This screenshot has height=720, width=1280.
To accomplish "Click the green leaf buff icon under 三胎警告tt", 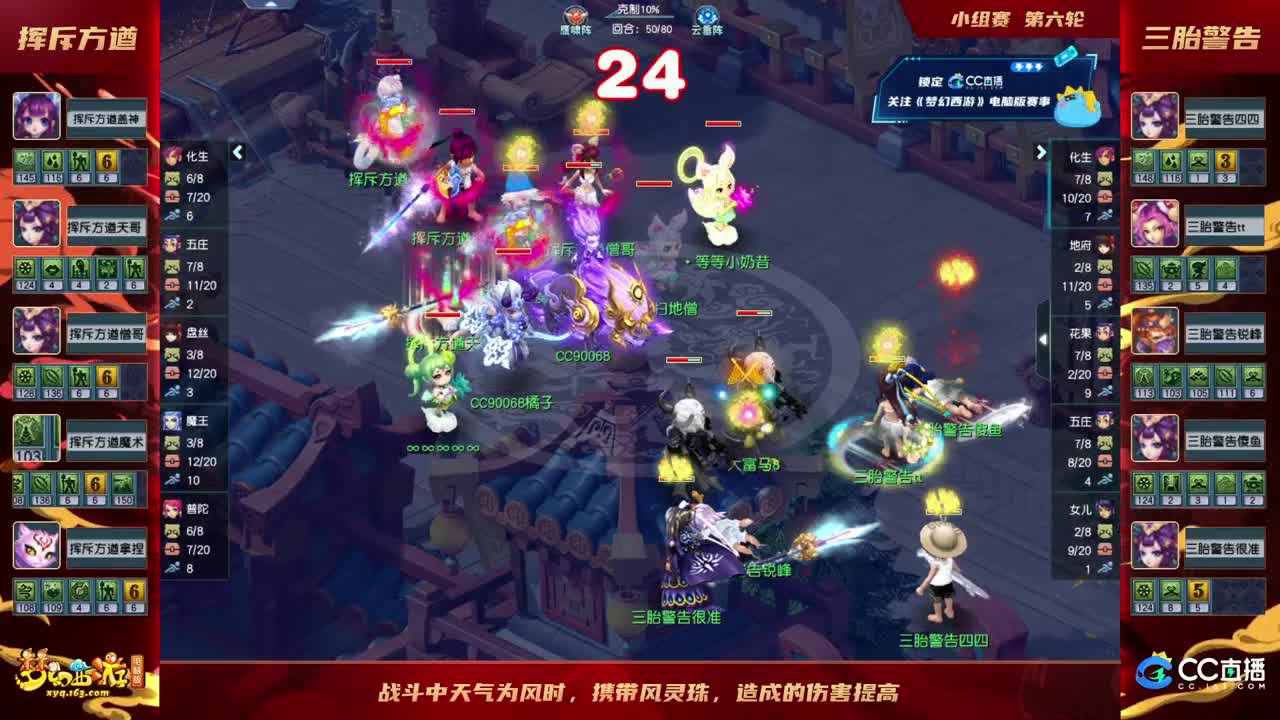I will click(x=1143, y=267).
